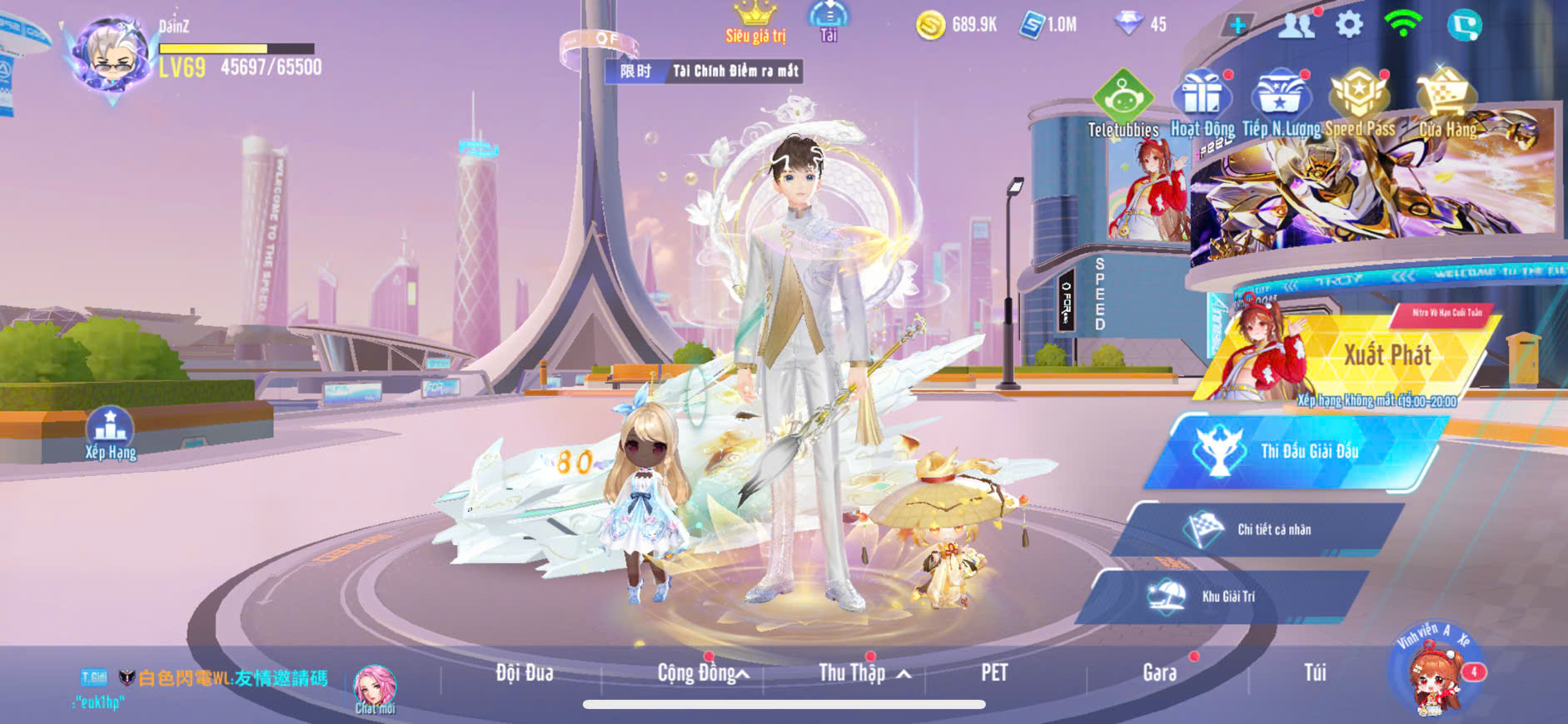Switch to the Đội Đua tab
The width and height of the screenshot is (1568, 724).
coord(525,673)
